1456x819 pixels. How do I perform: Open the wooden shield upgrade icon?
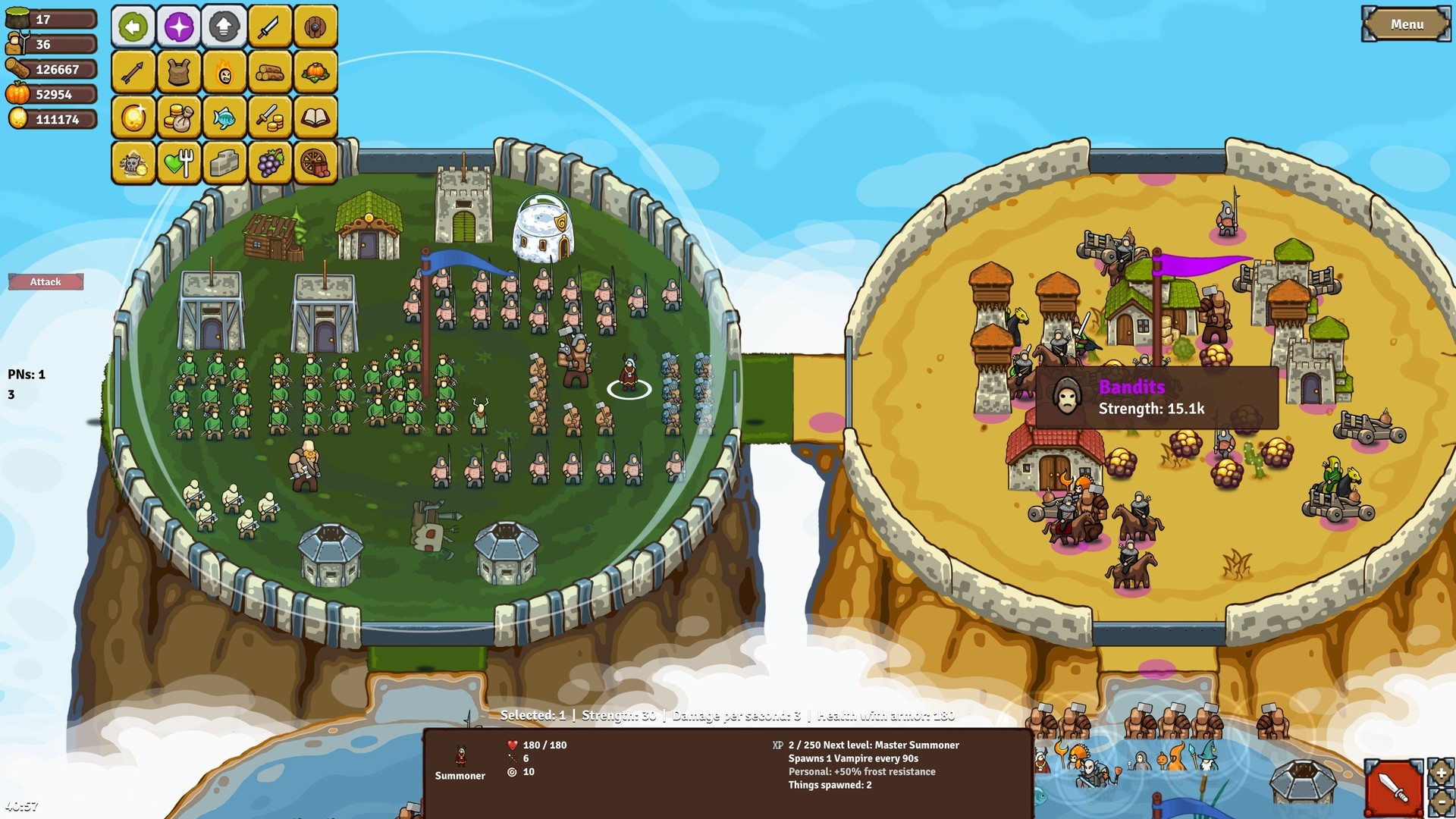tap(317, 27)
